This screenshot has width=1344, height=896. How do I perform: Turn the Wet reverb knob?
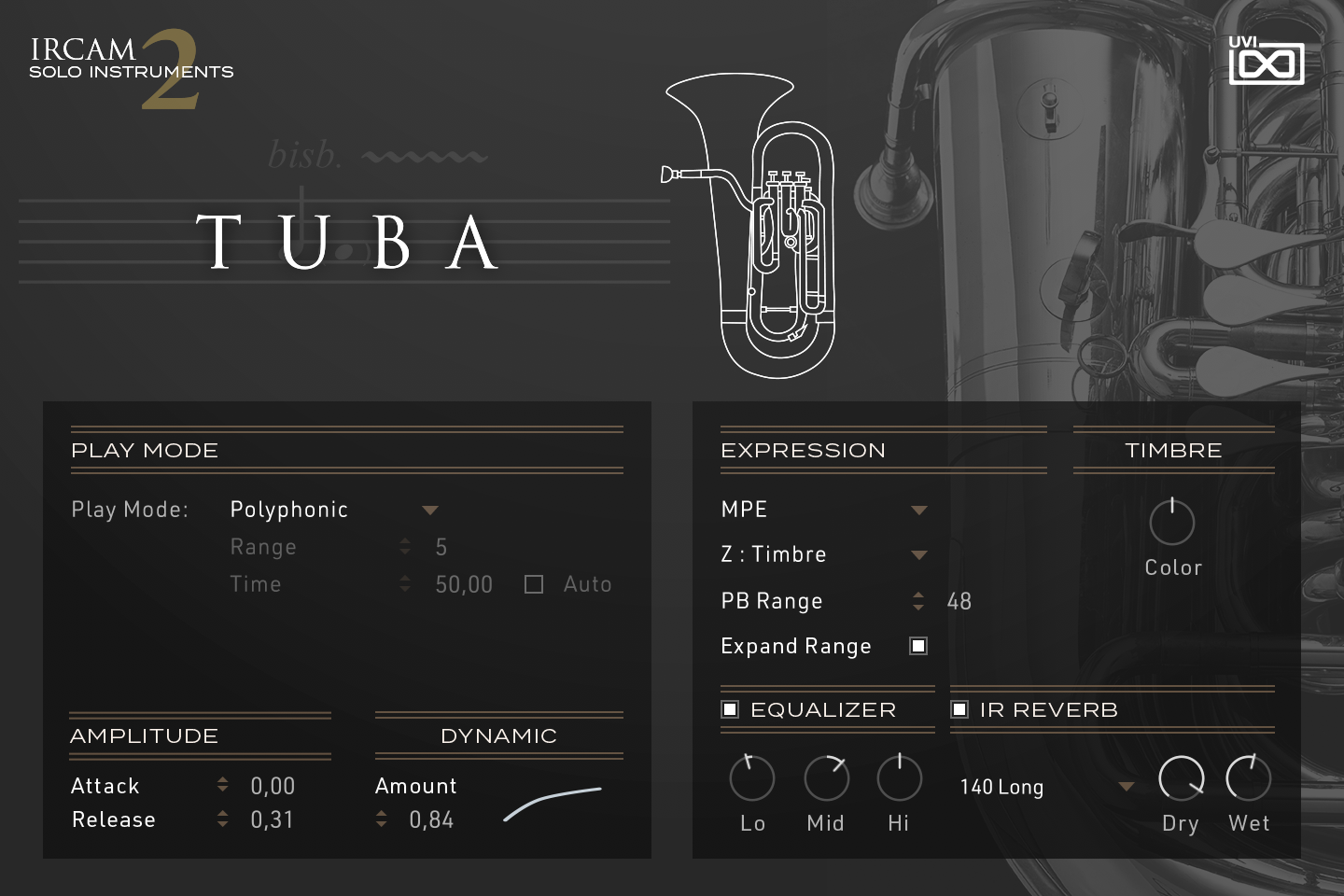coord(1249,777)
